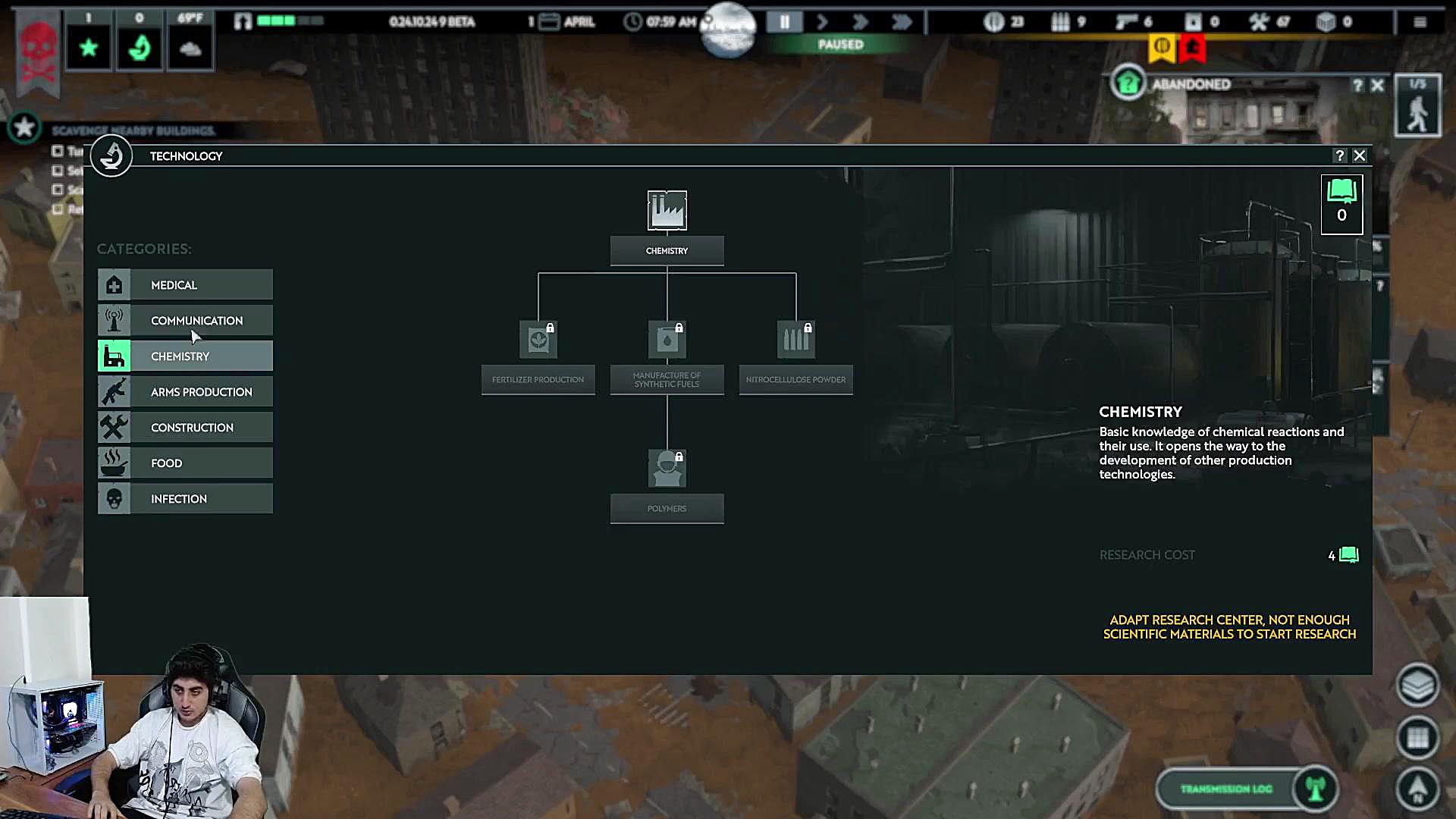Set game to fastest speed
Viewport: 1456px width, 819px height.
click(901, 22)
